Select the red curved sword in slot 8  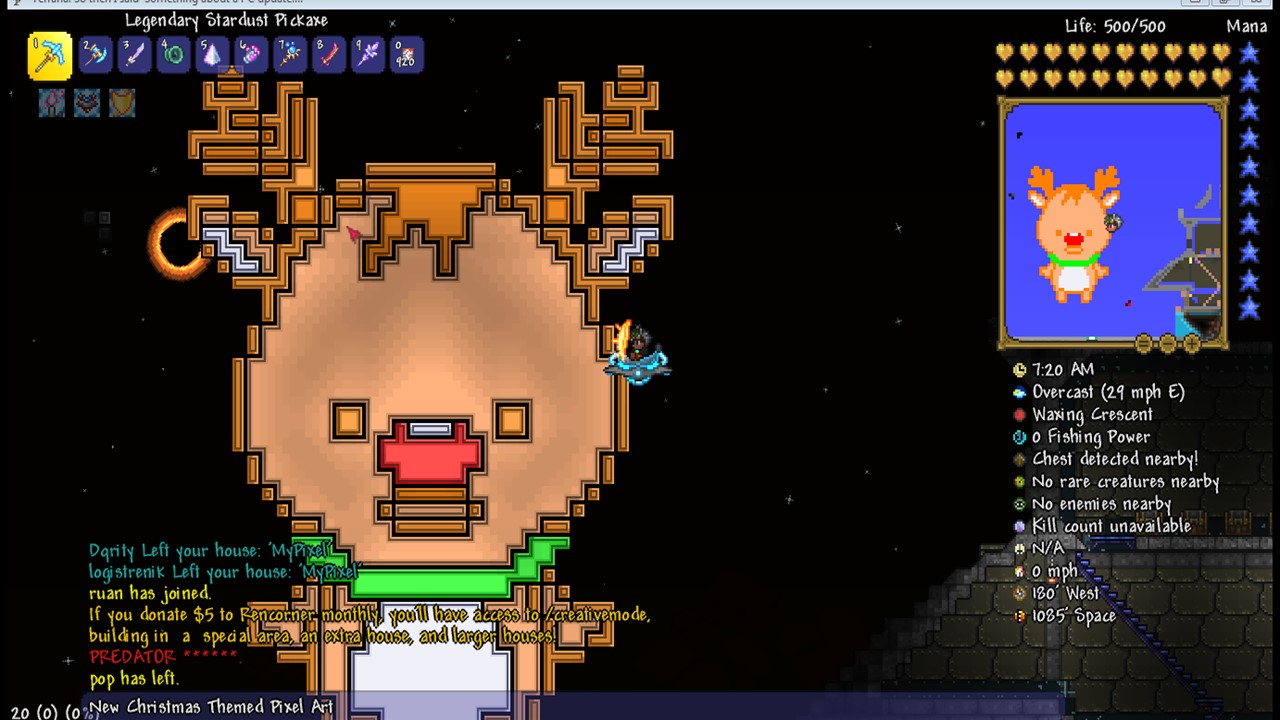tap(329, 55)
